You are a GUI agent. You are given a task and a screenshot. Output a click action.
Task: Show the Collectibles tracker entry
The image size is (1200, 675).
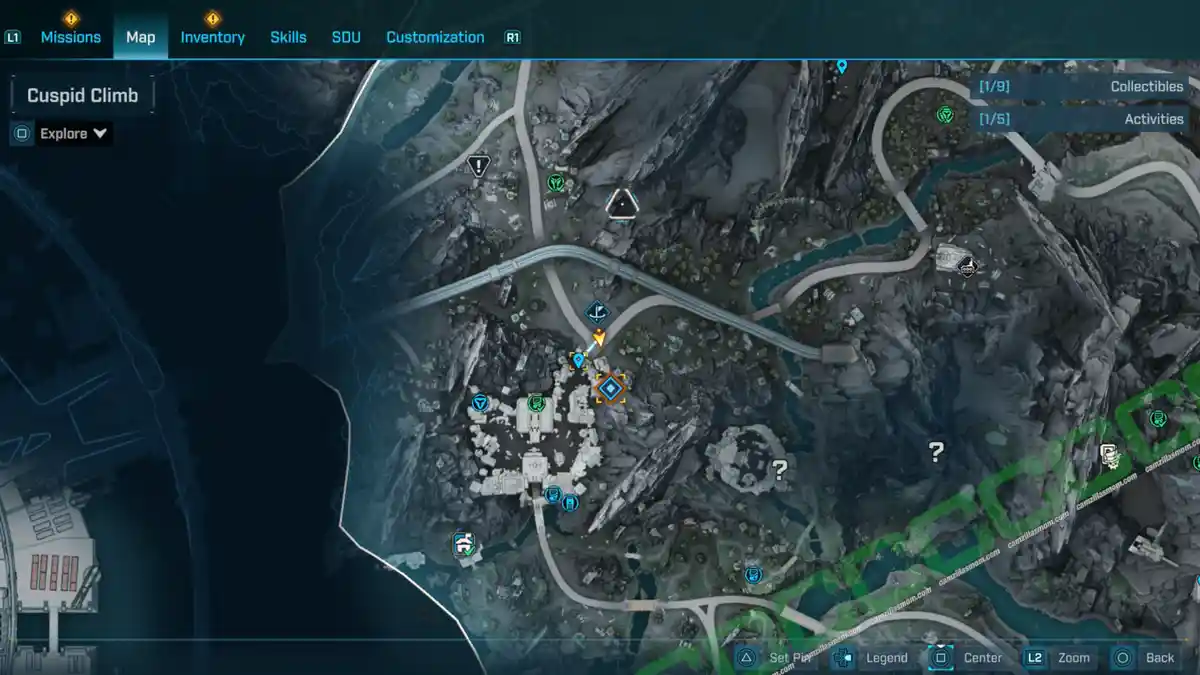(1080, 87)
